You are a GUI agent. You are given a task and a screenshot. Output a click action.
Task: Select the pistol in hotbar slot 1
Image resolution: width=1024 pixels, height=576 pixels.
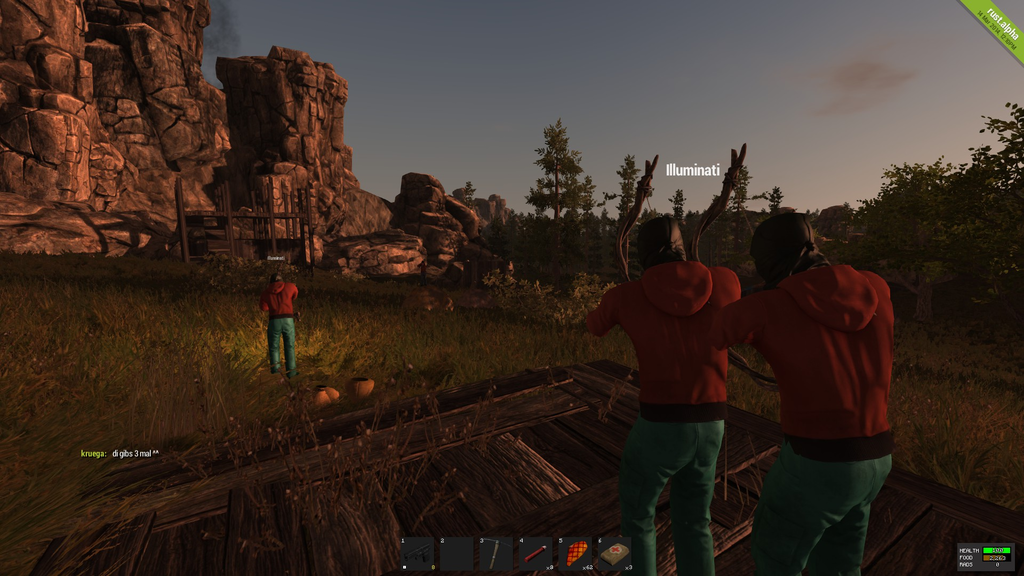[418, 554]
